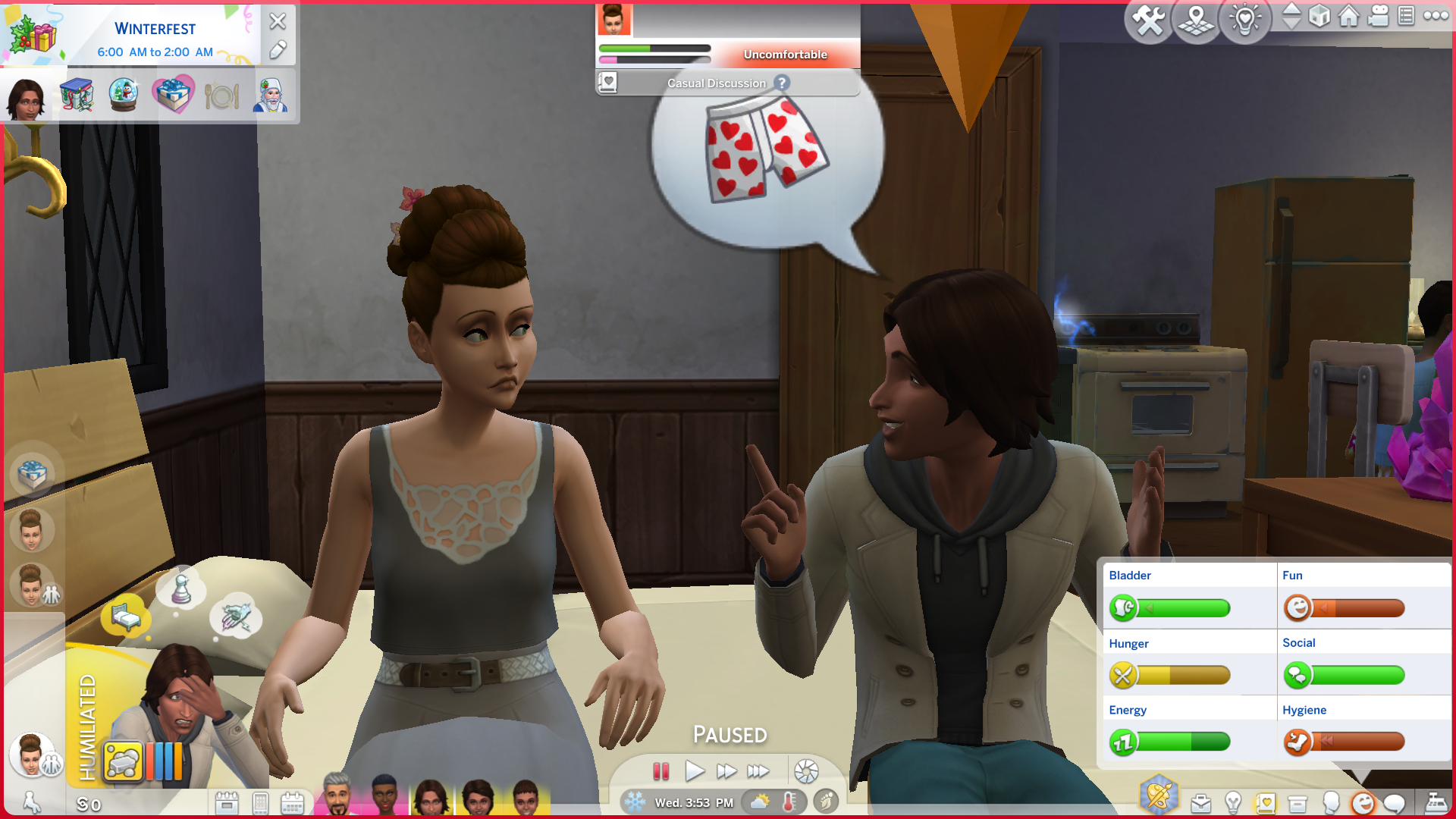Edit the Winterfest holiday with the pencil
The height and width of the screenshot is (819, 1456).
[278, 50]
